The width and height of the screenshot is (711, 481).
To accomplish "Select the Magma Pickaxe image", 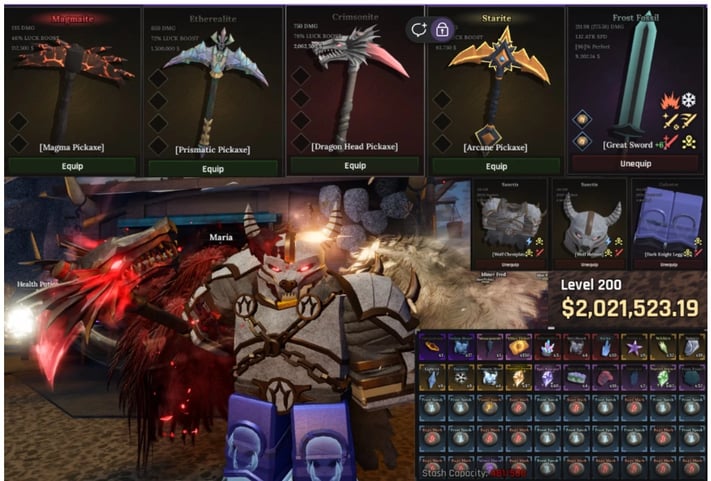I will pos(70,90).
